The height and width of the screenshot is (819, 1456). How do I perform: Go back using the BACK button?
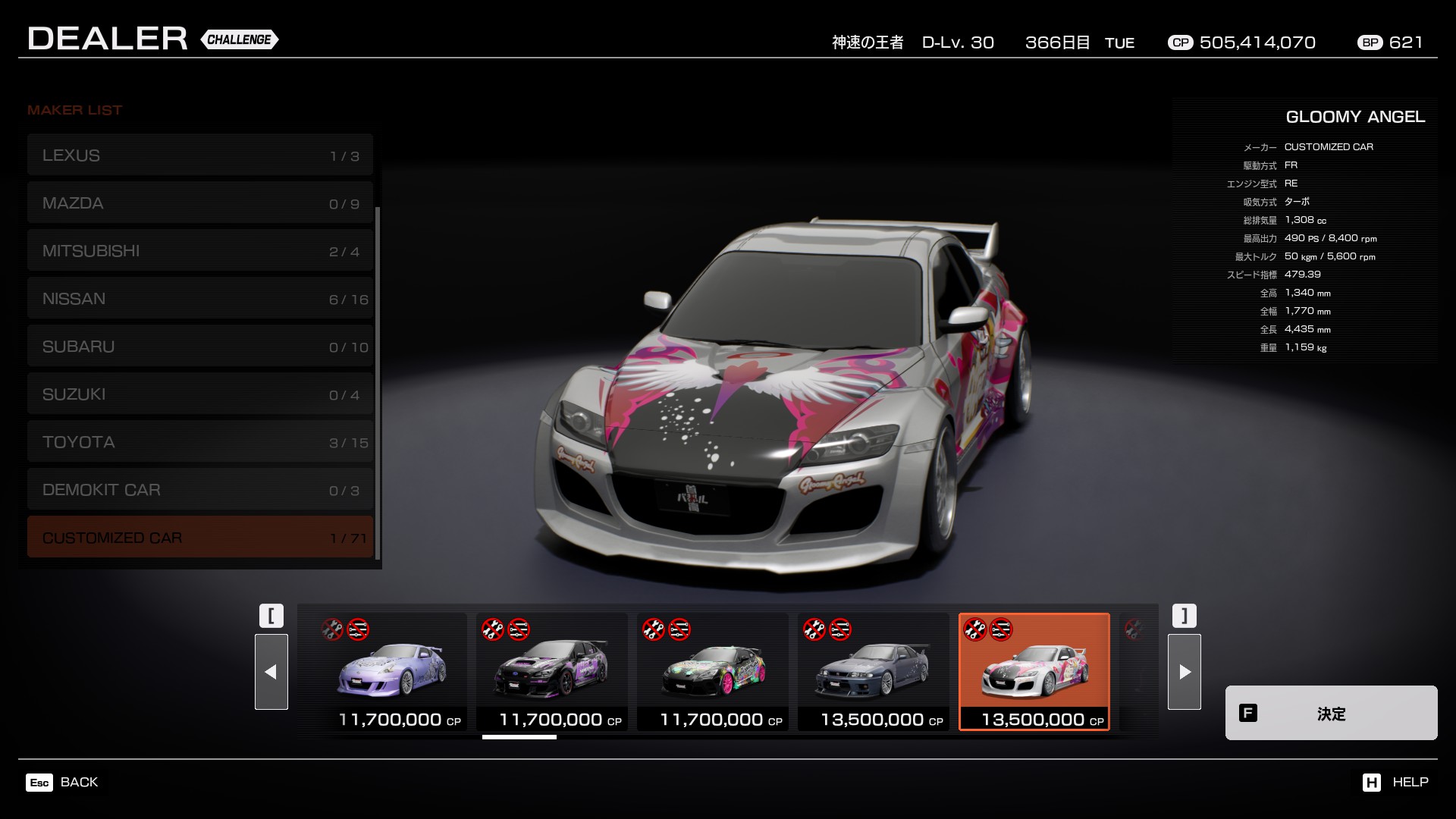tap(62, 782)
